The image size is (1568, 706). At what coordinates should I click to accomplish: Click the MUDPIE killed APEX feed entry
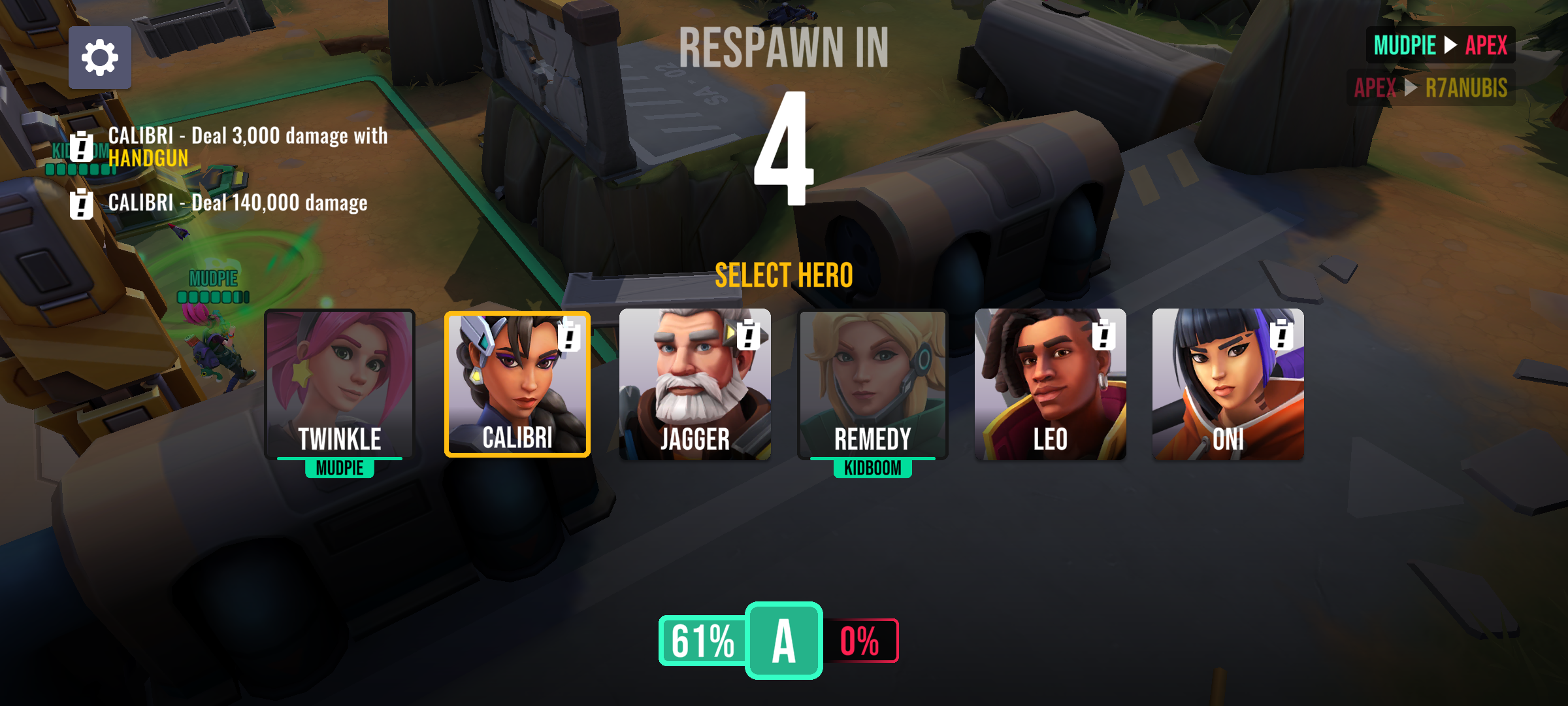(1440, 46)
